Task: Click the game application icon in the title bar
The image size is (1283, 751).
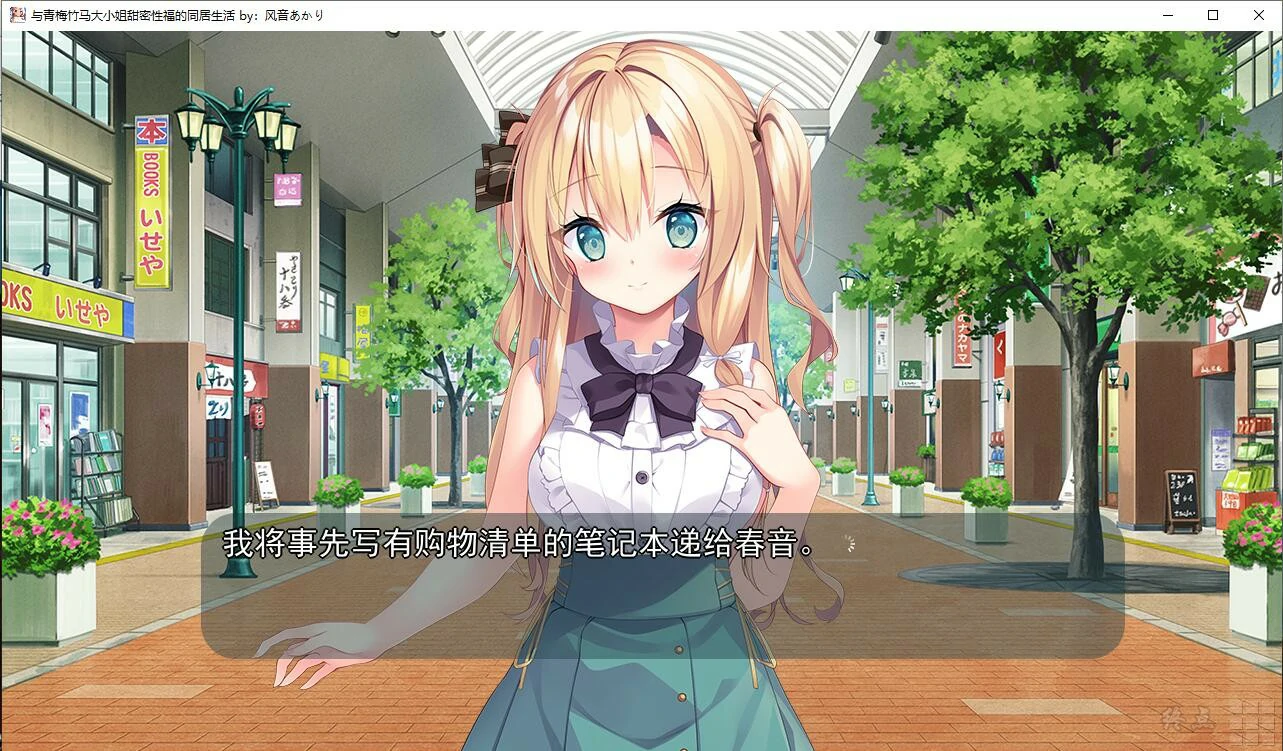Action: [x=16, y=15]
